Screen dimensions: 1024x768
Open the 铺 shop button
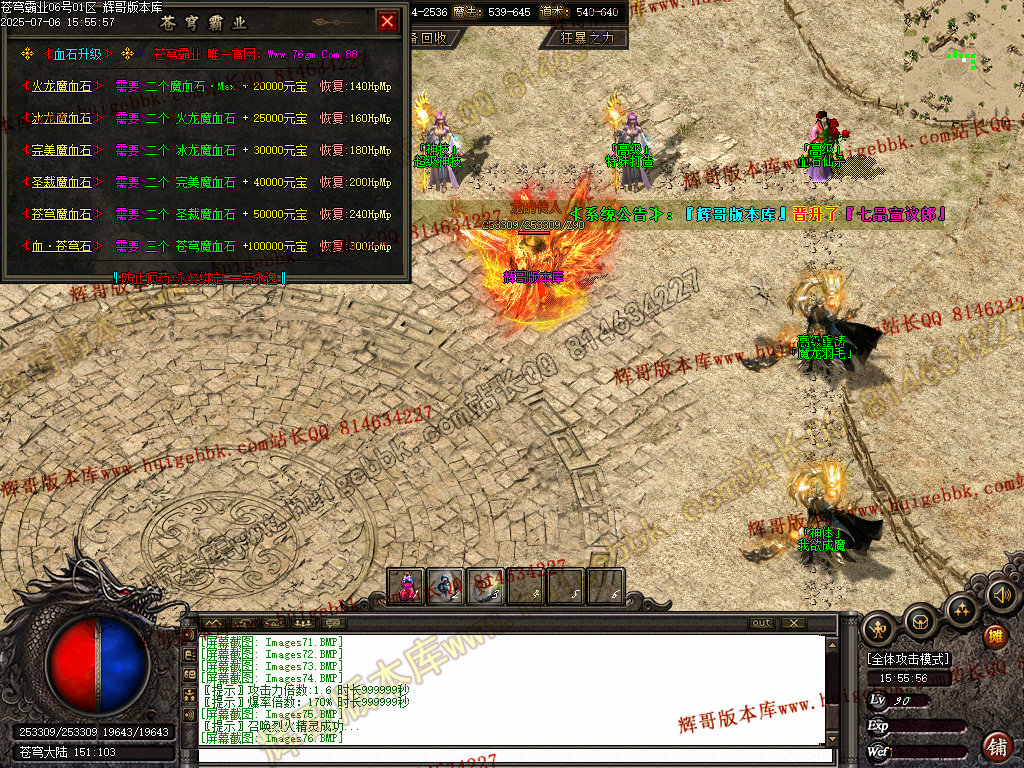tap(996, 745)
